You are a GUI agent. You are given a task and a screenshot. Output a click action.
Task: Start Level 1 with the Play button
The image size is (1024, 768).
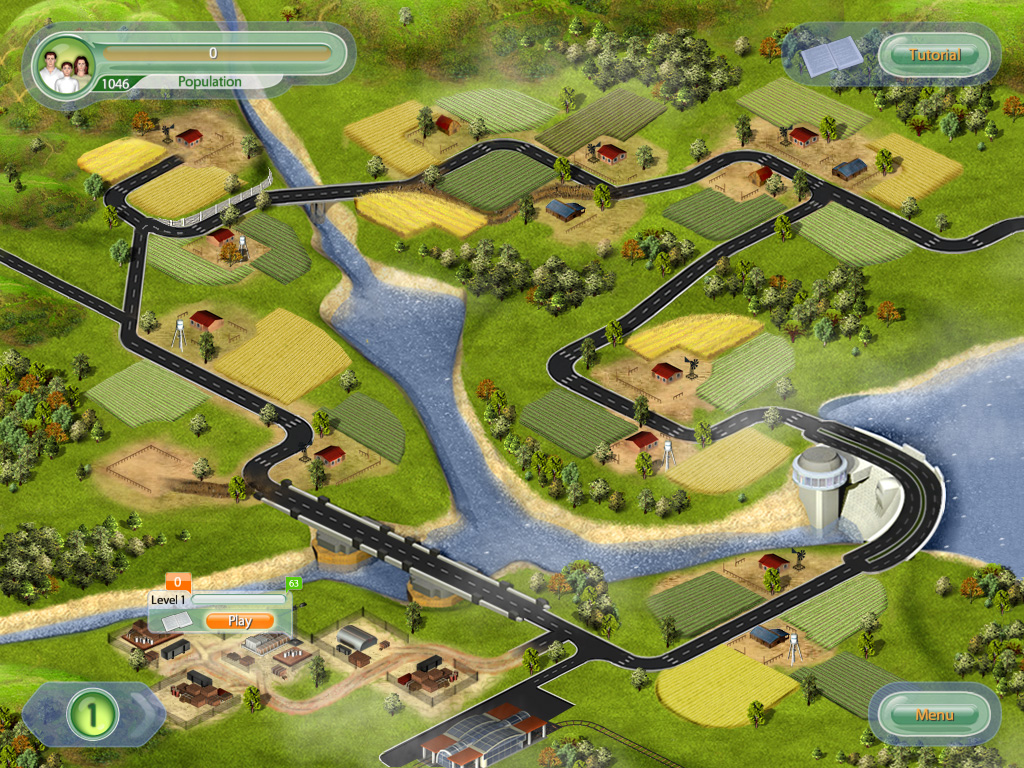[x=239, y=621]
